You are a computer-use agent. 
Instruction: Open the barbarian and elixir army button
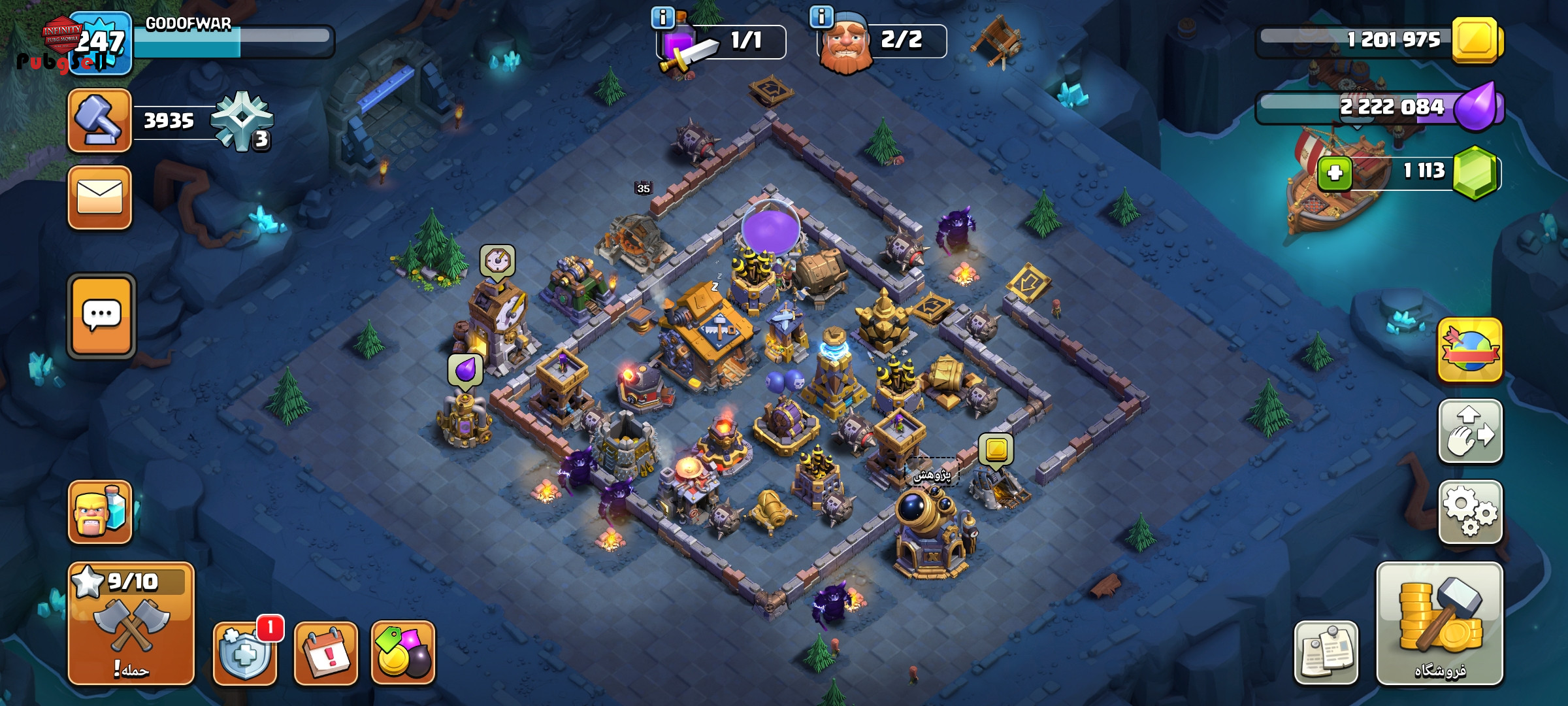coord(100,512)
